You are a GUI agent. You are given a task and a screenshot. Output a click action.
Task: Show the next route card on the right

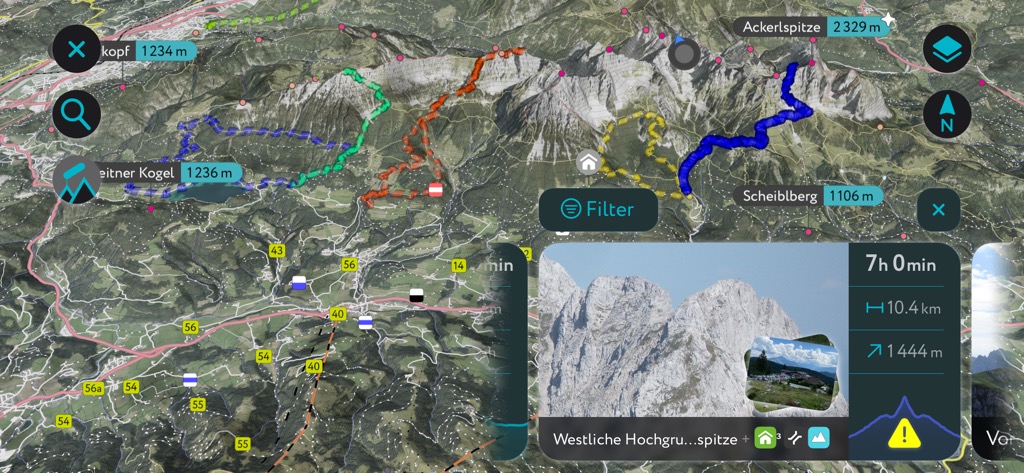[x=997, y=350]
